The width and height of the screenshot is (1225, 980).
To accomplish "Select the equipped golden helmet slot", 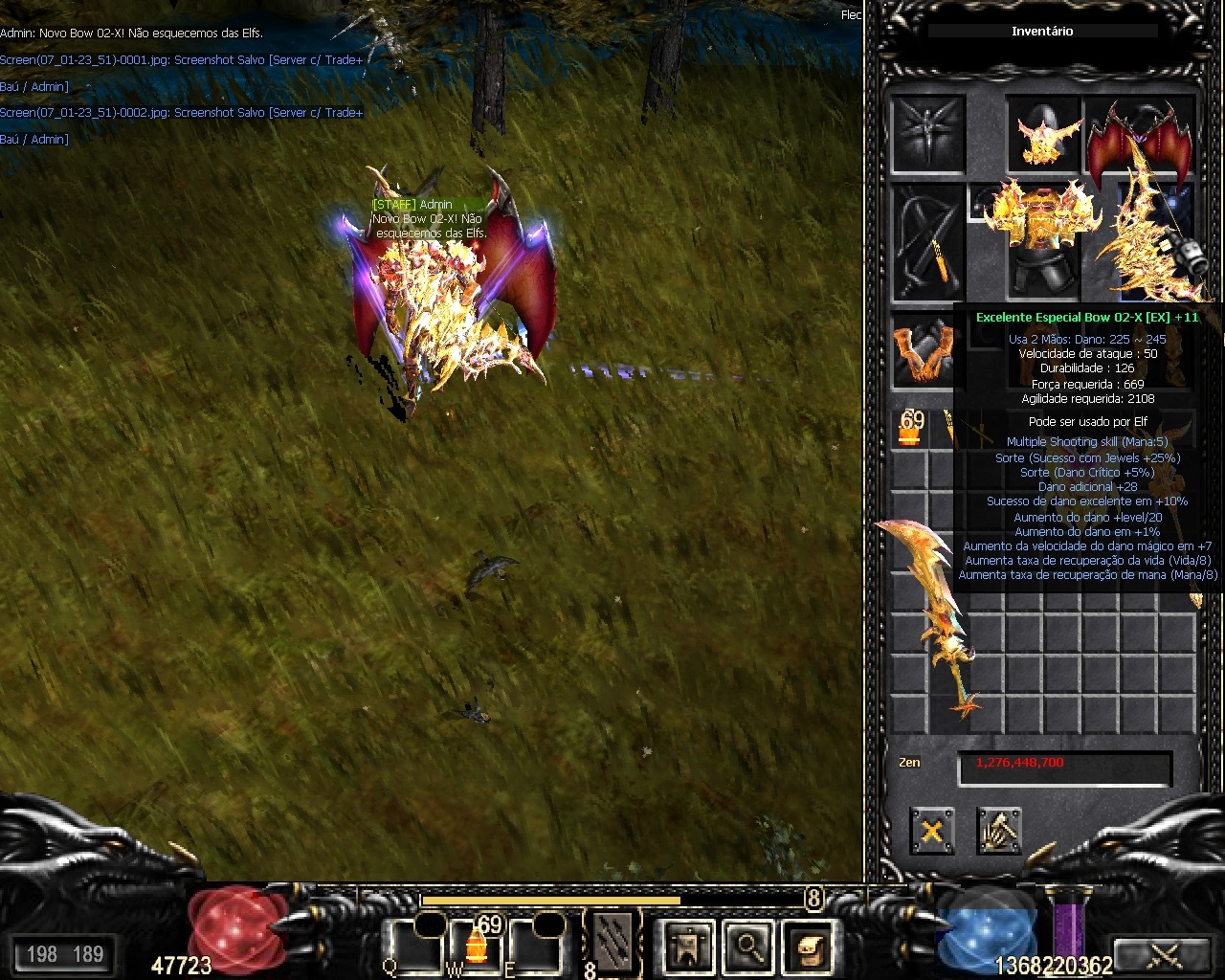I will [x=1044, y=135].
